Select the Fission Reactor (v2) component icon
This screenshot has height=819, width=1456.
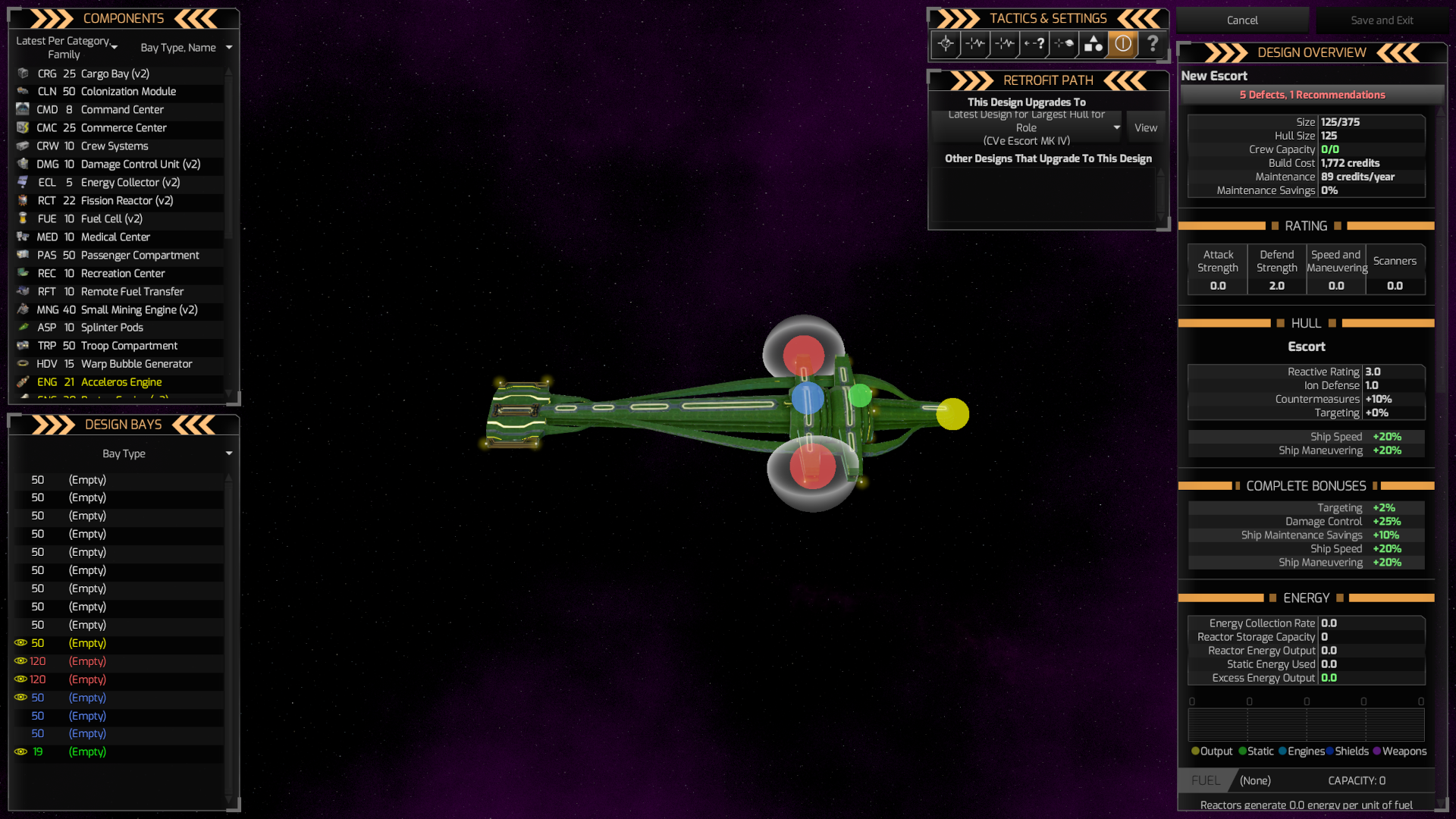click(22, 201)
